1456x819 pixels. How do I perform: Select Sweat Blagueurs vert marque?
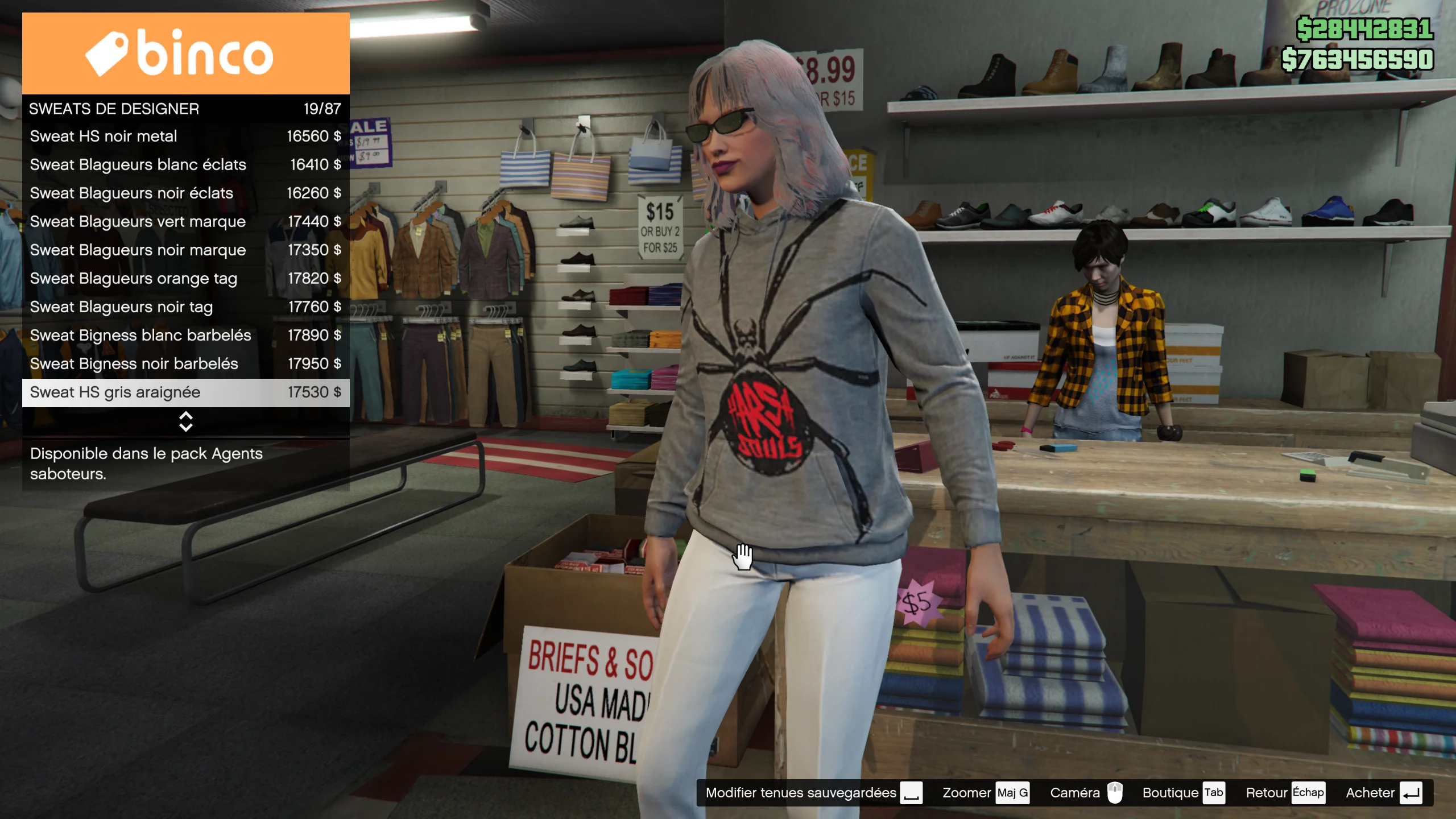tap(185, 222)
